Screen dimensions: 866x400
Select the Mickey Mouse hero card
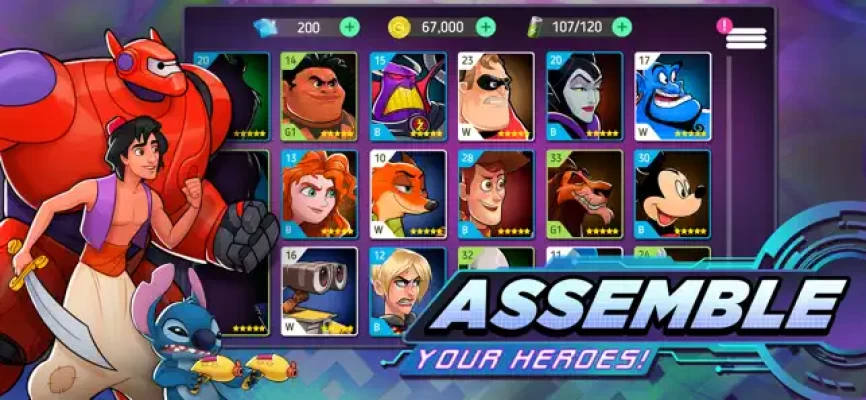click(x=672, y=193)
